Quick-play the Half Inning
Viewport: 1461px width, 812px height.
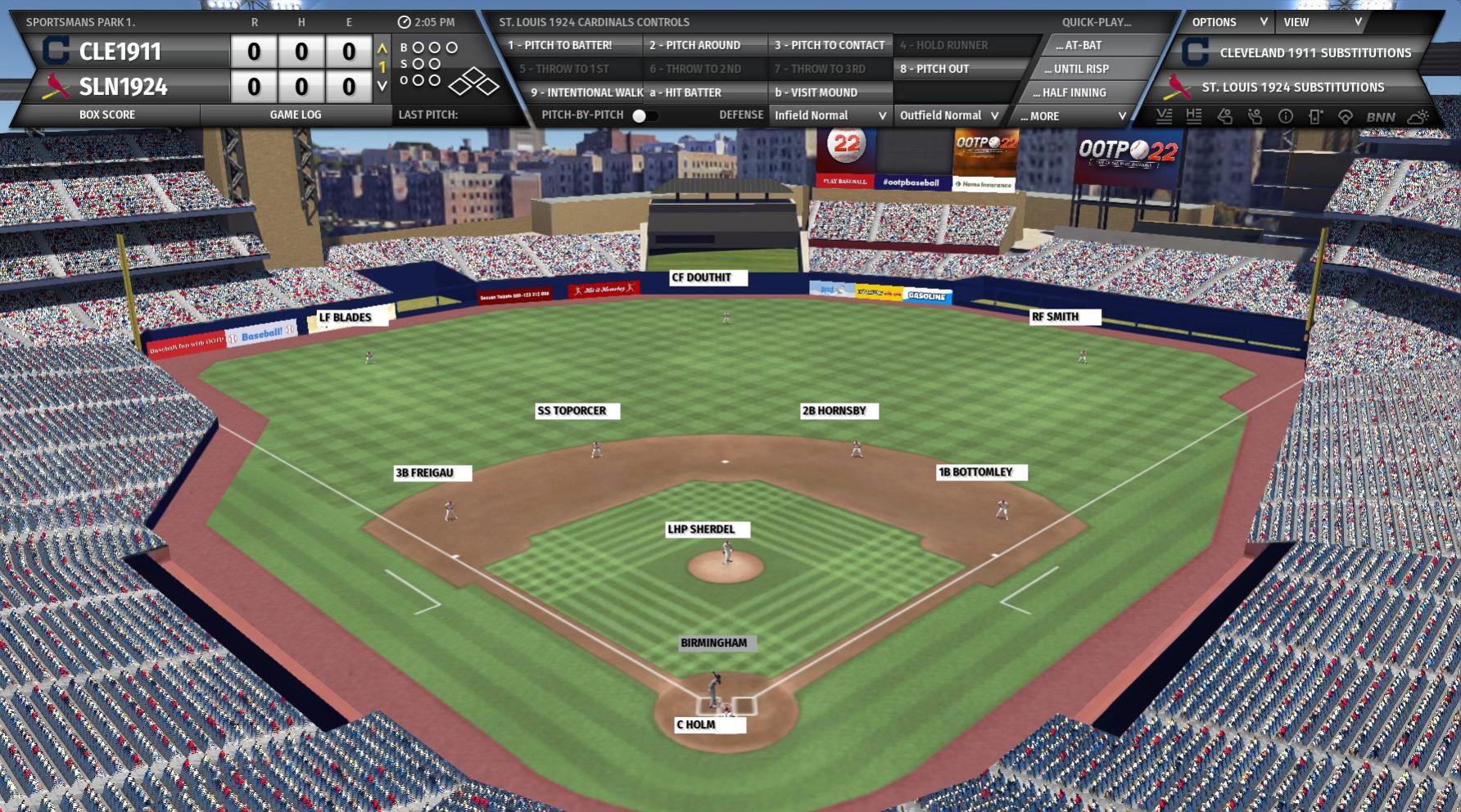point(1074,92)
